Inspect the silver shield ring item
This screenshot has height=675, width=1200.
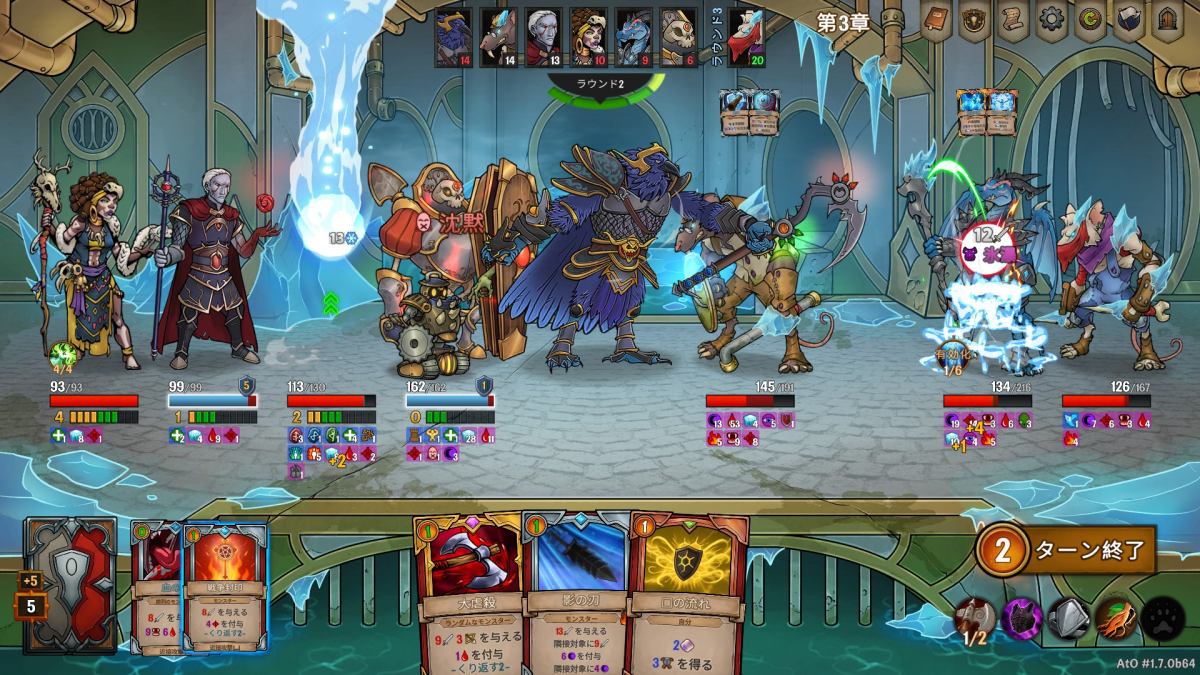pos(1068,617)
